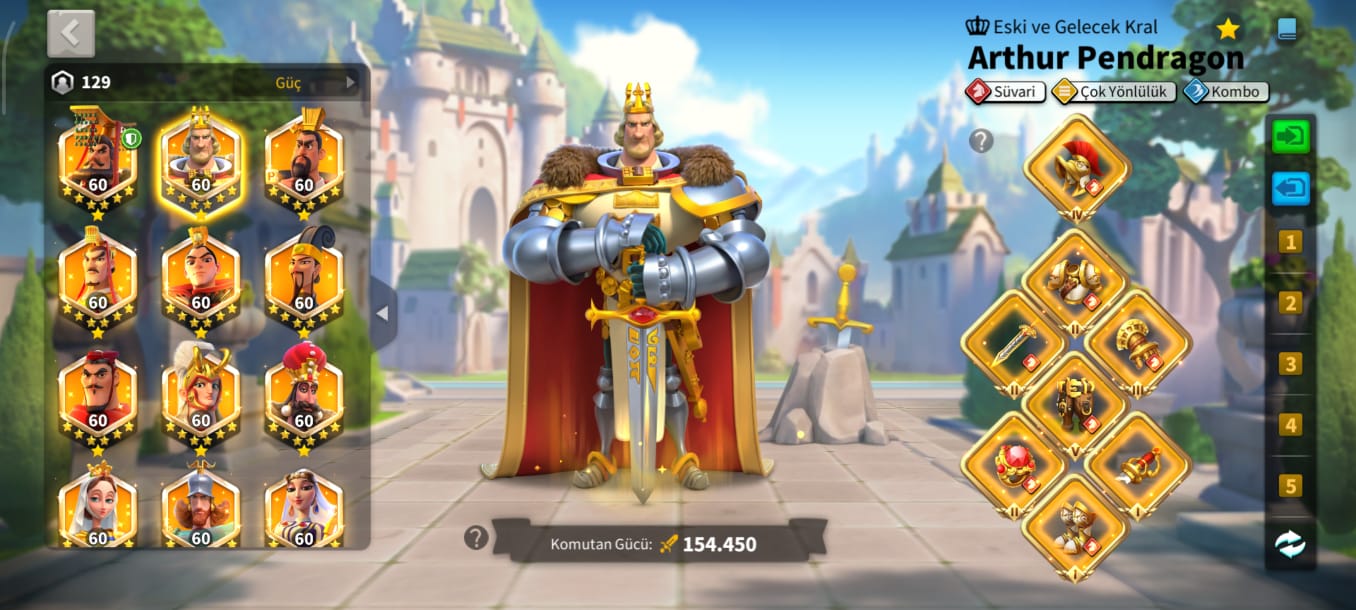The height and width of the screenshot is (610, 1356).
Task: Collapse the commander list panel
Action: [382, 313]
